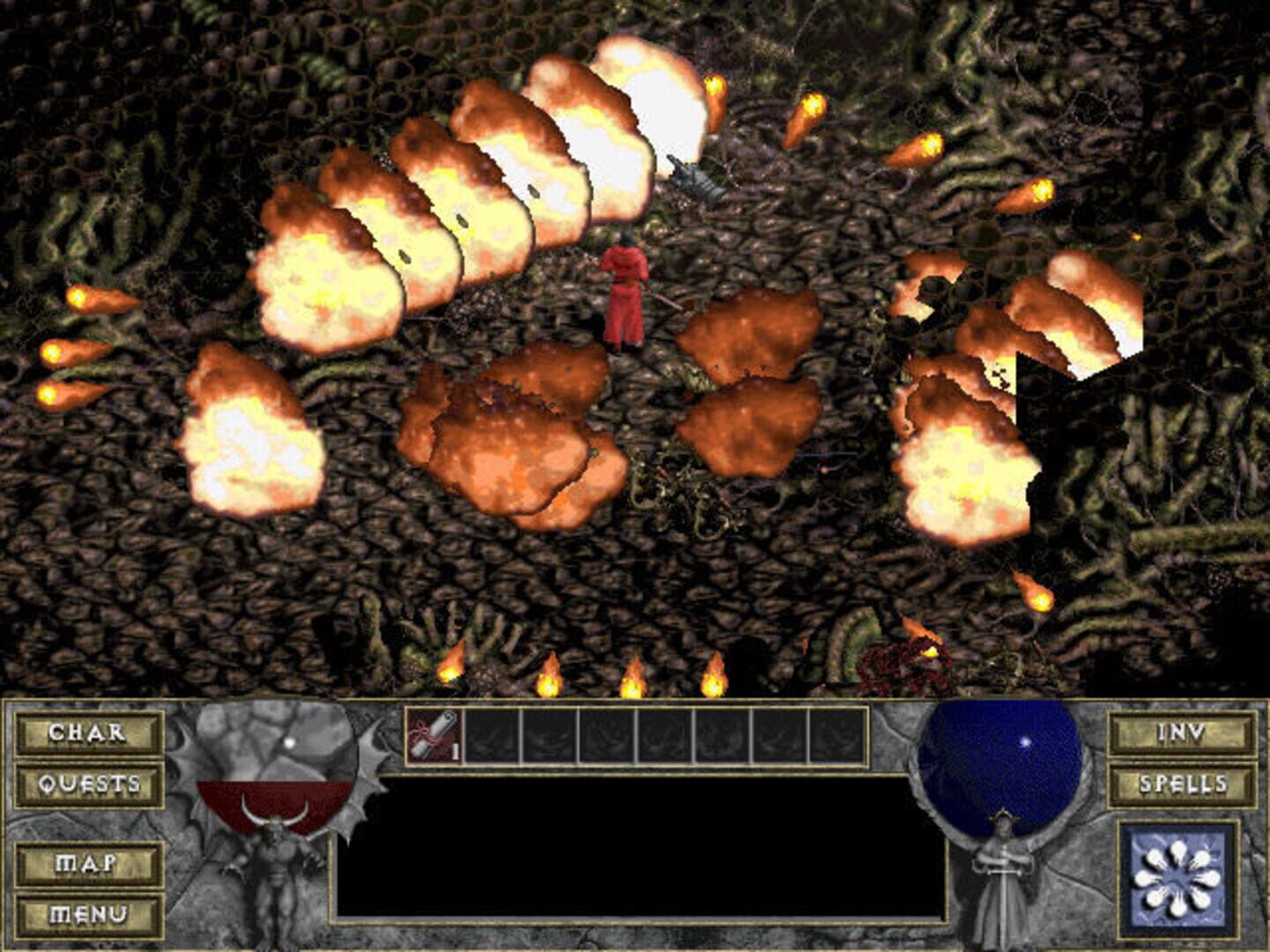
Task: Click the blue mana globe
Action: tap(1001, 762)
